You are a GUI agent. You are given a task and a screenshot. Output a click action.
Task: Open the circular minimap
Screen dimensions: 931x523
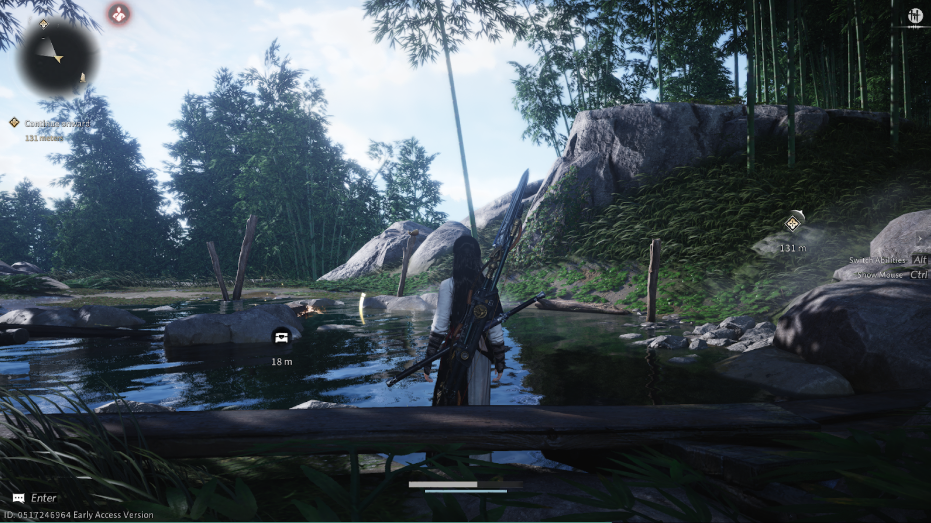[58, 57]
